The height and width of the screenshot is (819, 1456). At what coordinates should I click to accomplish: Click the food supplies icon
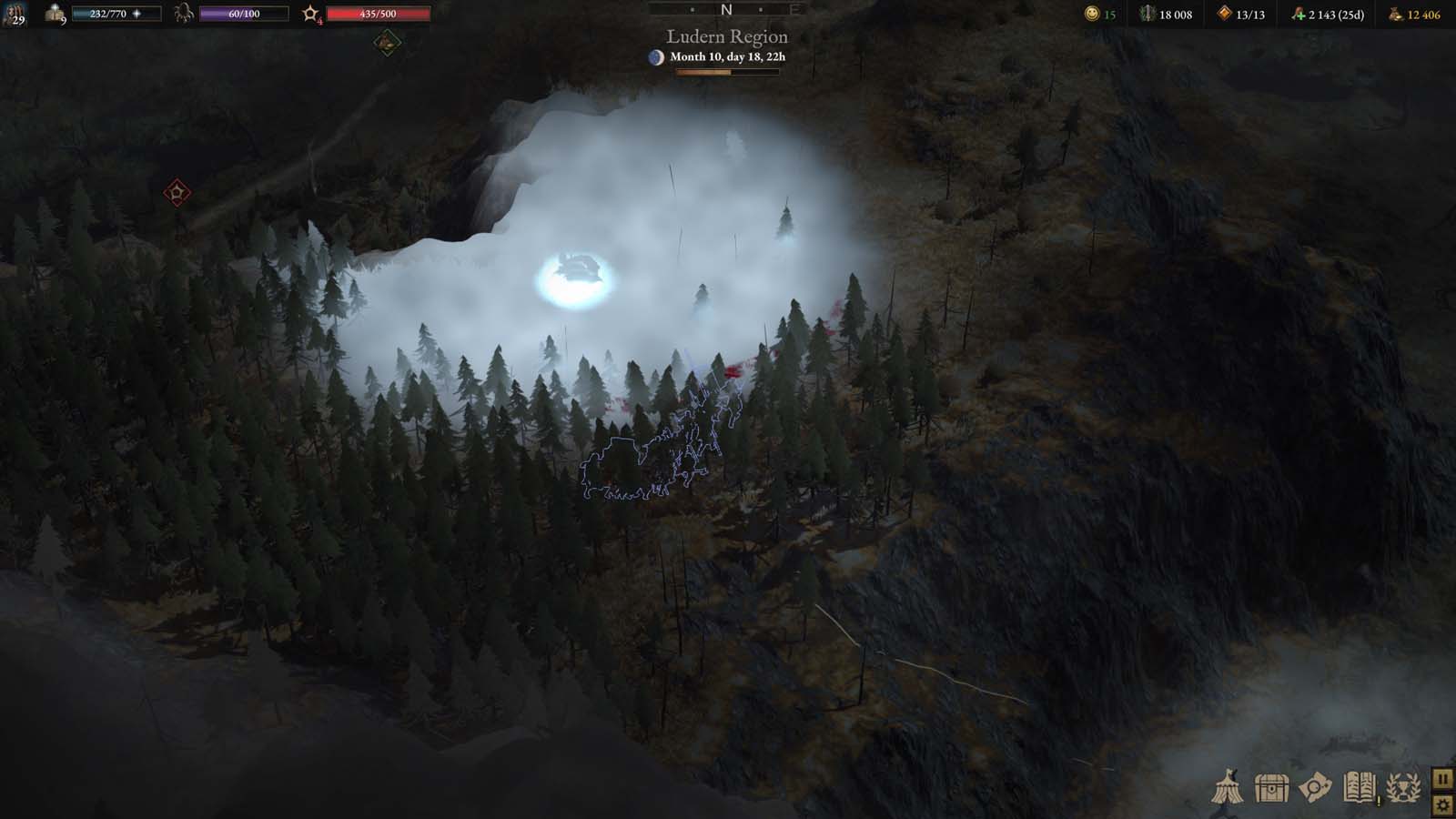(x=1299, y=13)
